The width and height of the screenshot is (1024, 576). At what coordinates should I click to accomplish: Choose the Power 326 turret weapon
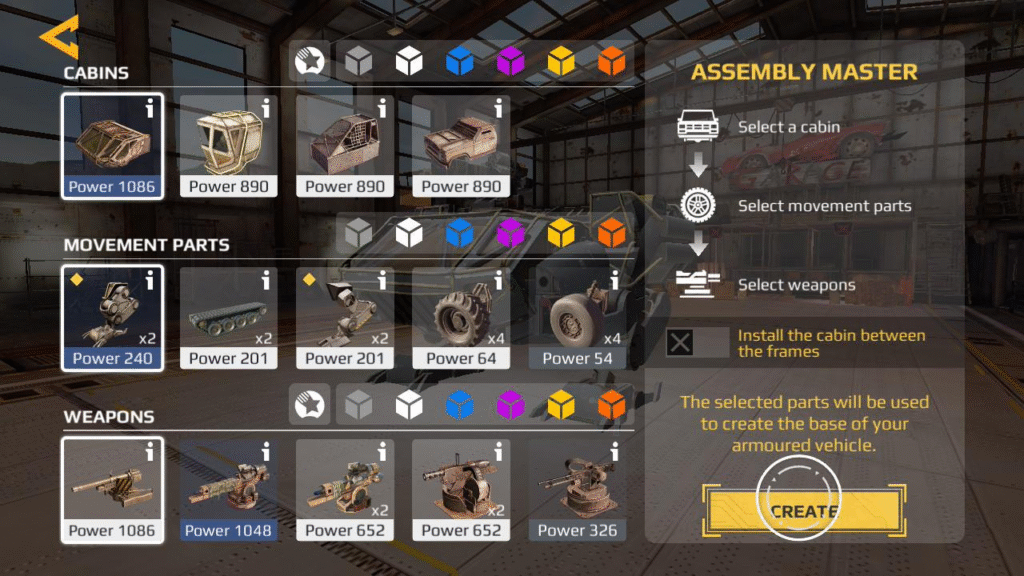[x=577, y=490]
